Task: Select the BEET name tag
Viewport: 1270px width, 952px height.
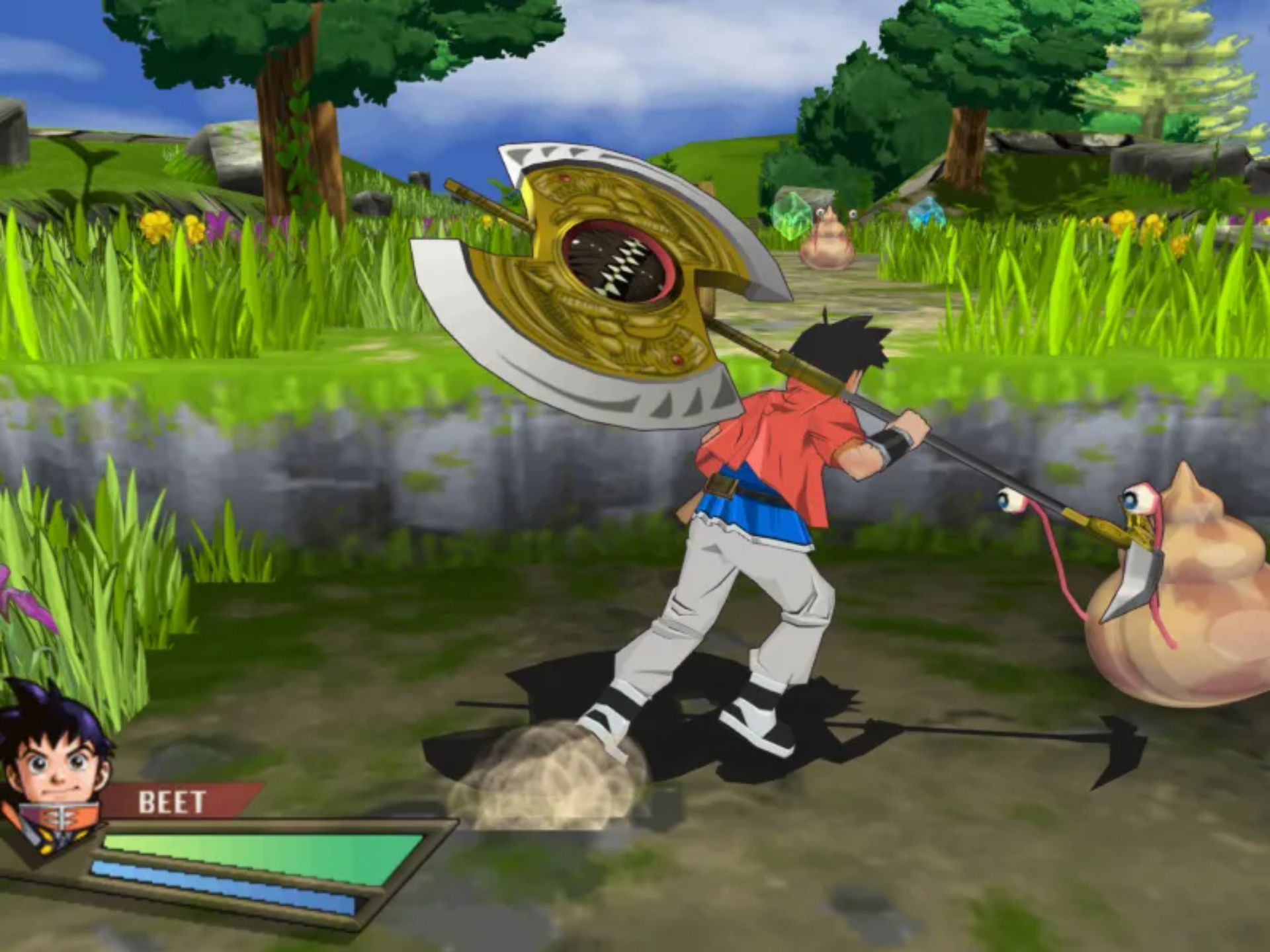Action: coord(172,803)
